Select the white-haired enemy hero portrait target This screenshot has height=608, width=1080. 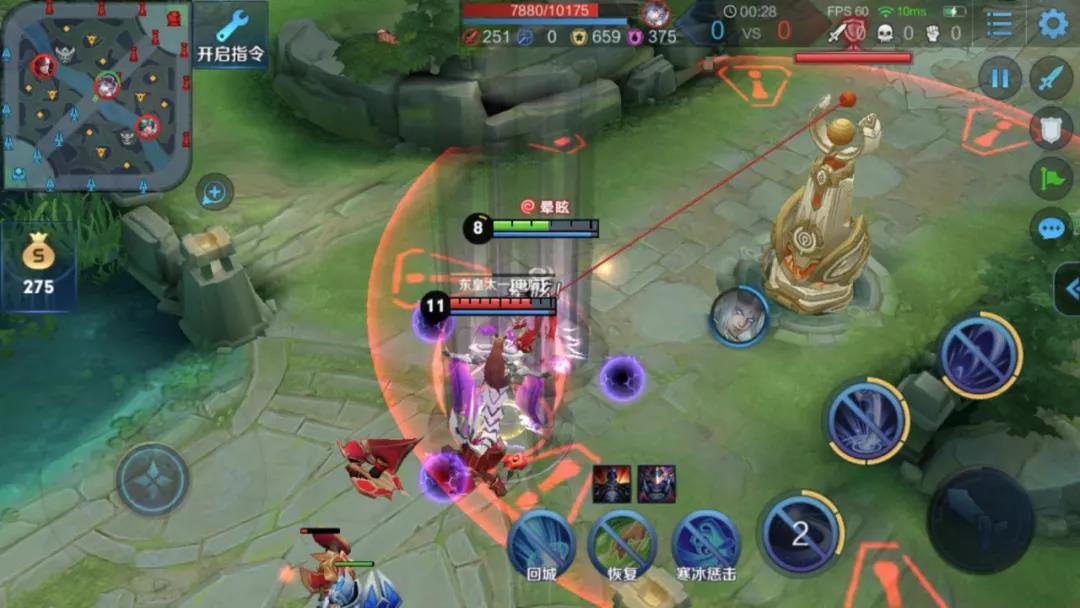(x=739, y=317)
